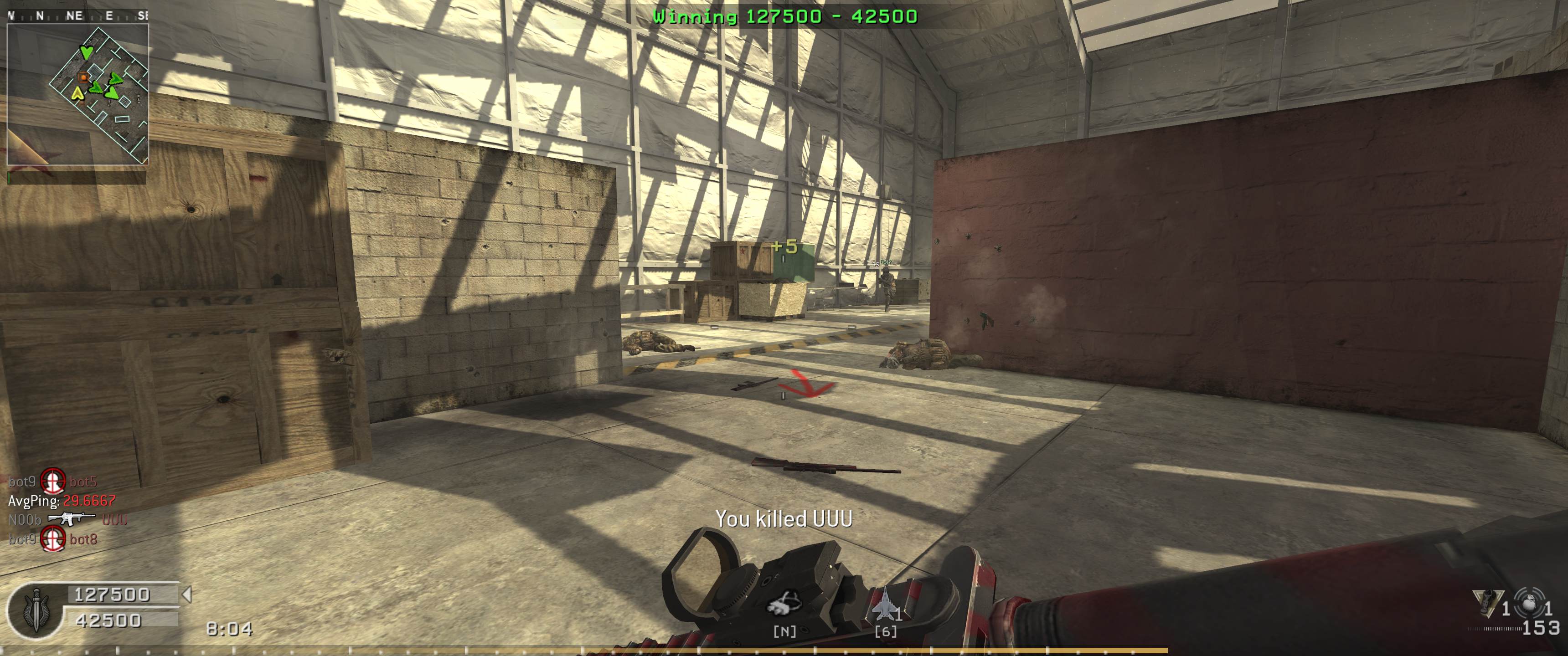Choose the special grenade triangle icon
The width and height of the screenshot is (1568, 656).
click(x=1488, y=602)
